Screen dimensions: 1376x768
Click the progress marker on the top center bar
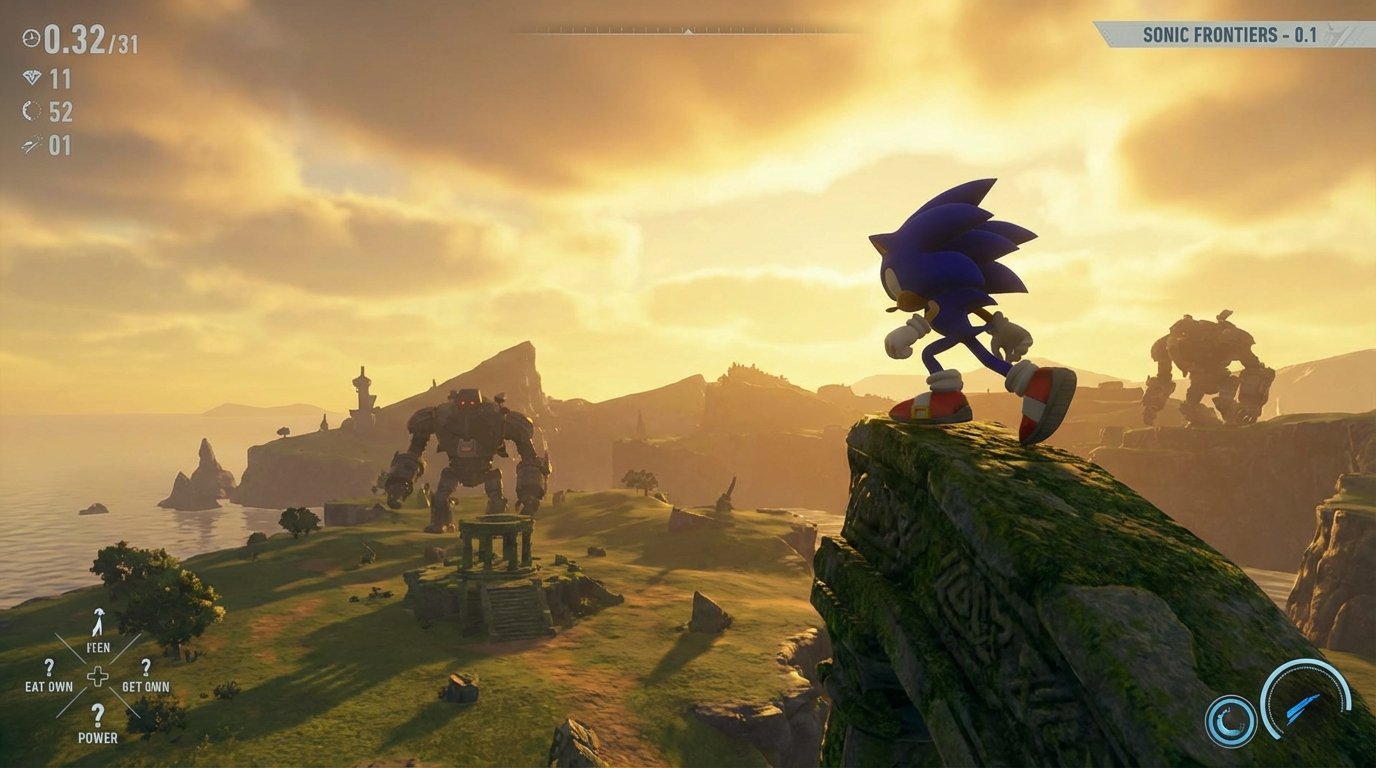[688, 30]
